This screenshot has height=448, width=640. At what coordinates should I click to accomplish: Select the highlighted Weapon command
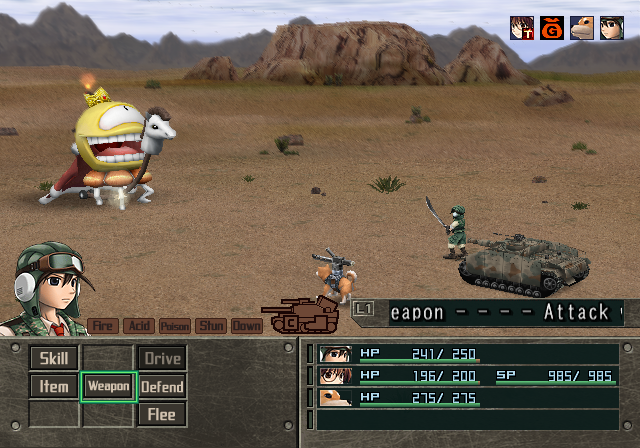[x=108, y=386]
